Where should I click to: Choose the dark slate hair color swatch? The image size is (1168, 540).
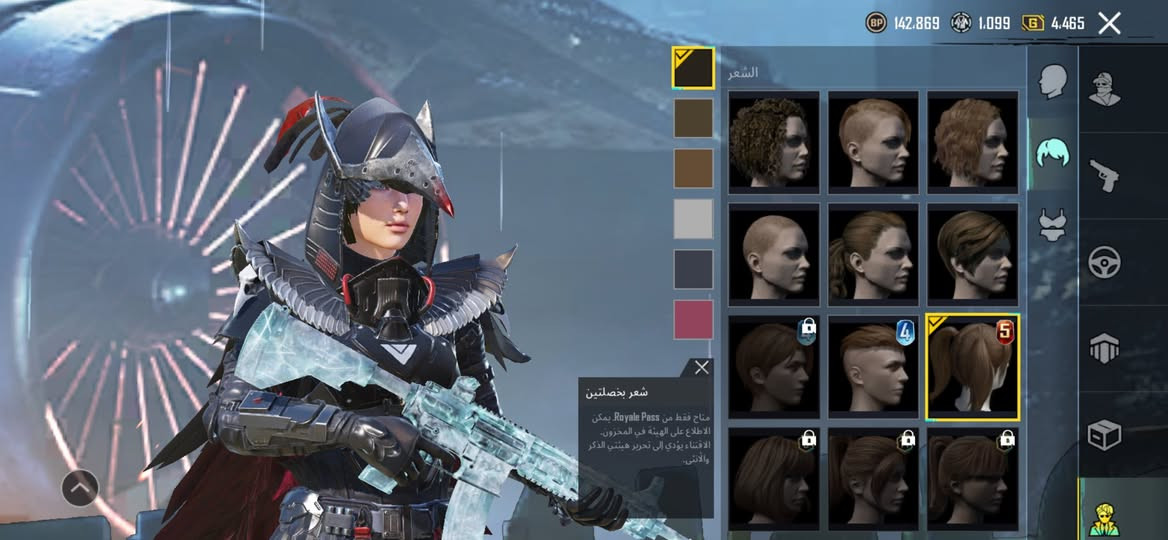pyautogui.click(x=693, y=269)
